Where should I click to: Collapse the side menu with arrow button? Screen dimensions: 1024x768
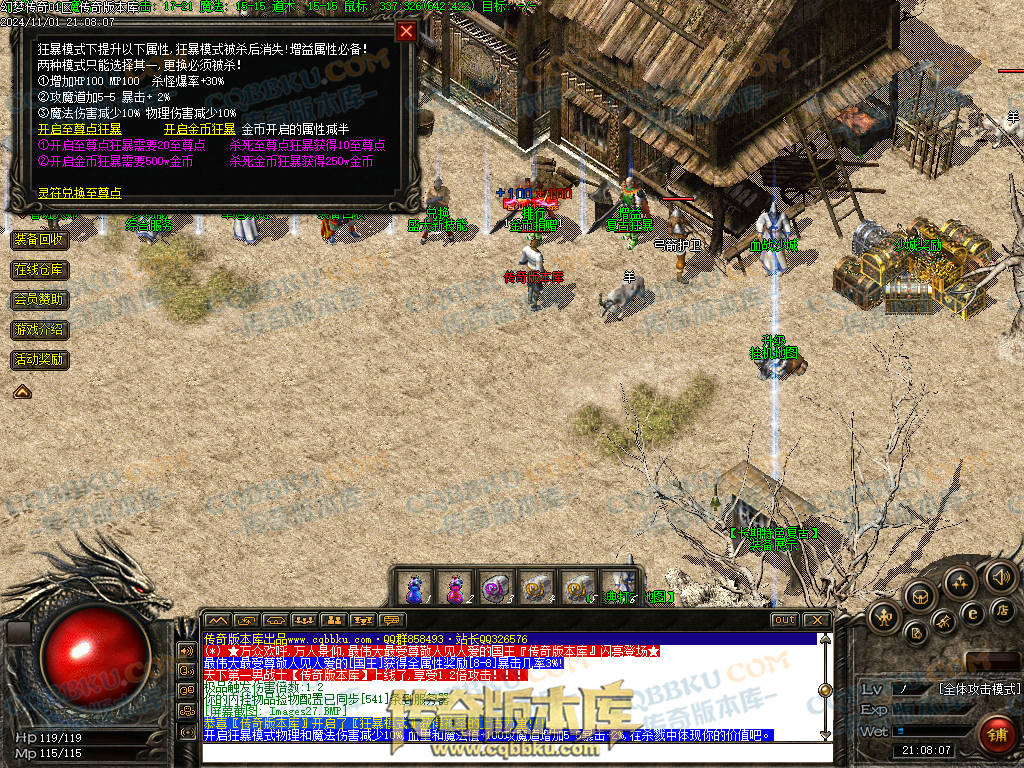[21, 392]
